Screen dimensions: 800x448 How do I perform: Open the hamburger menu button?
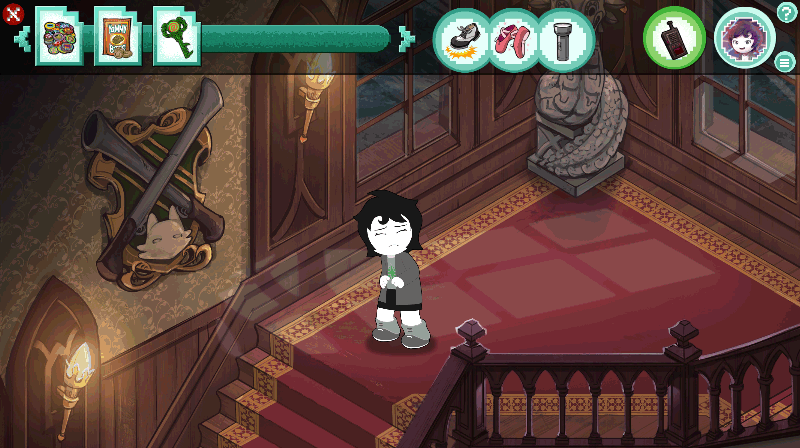click(x=785, y=62)
